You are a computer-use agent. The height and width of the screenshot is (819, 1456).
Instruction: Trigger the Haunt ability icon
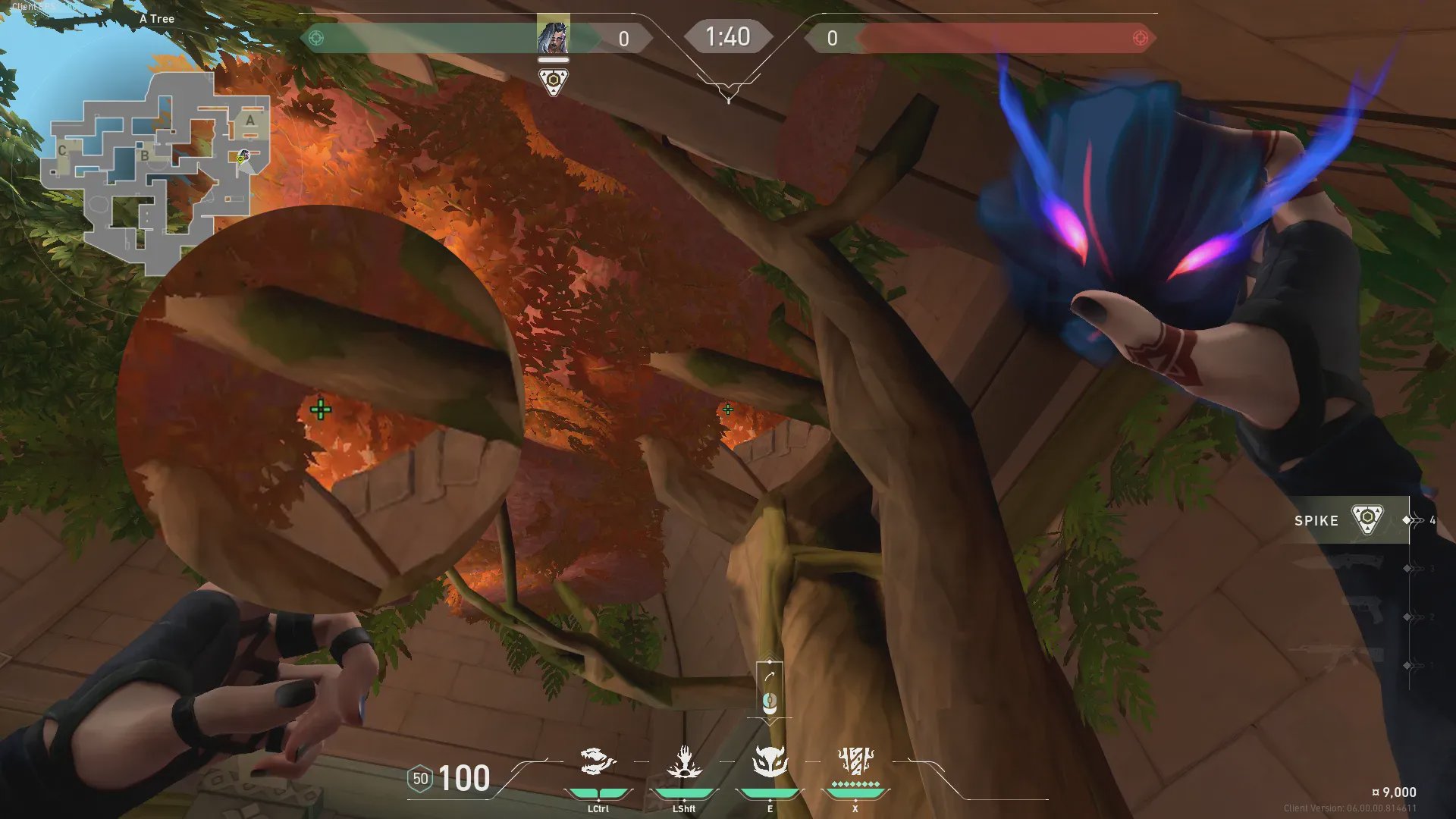click(770, 761)
